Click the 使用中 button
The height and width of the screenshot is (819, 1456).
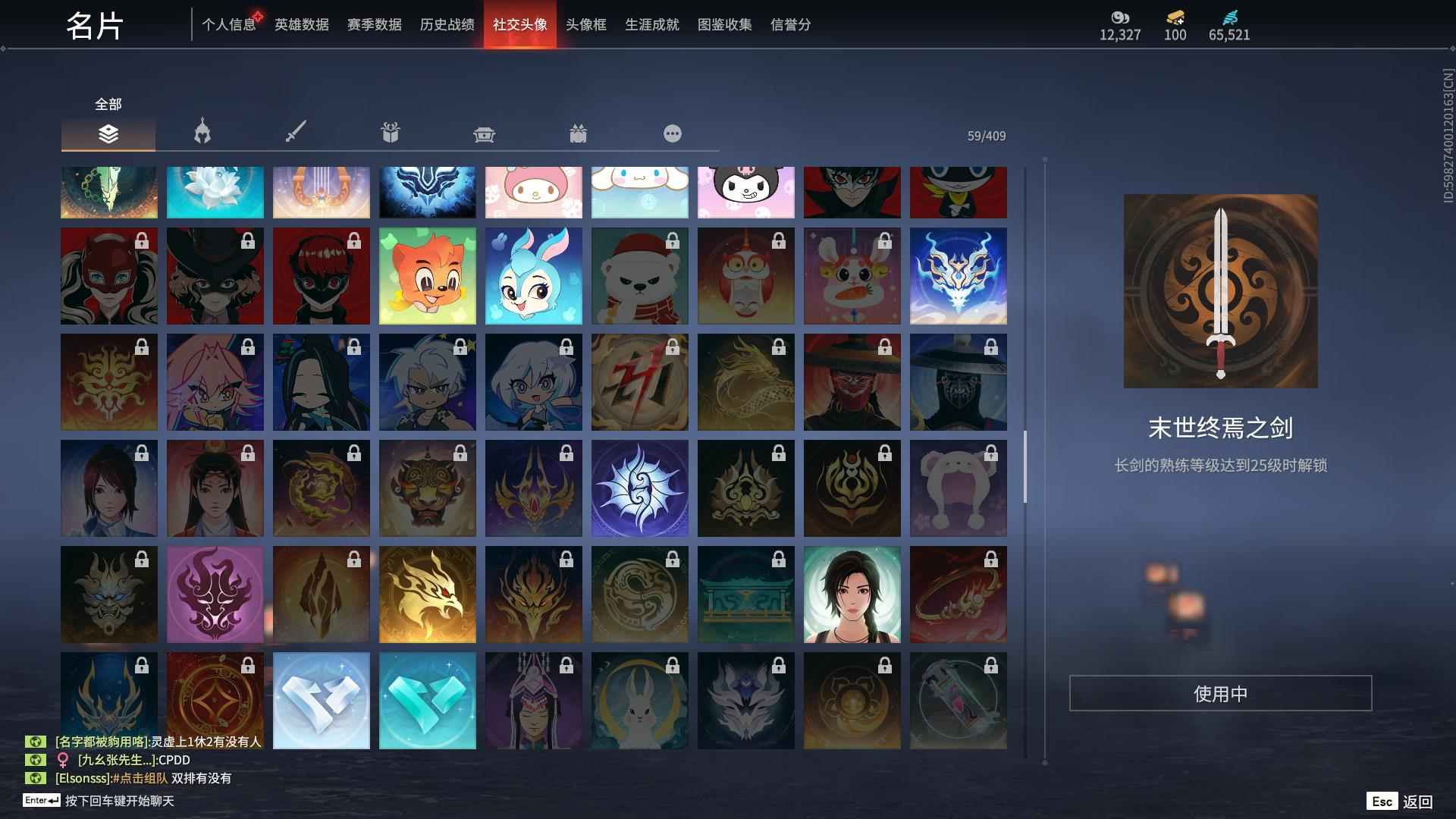[x=1219, y=694]
